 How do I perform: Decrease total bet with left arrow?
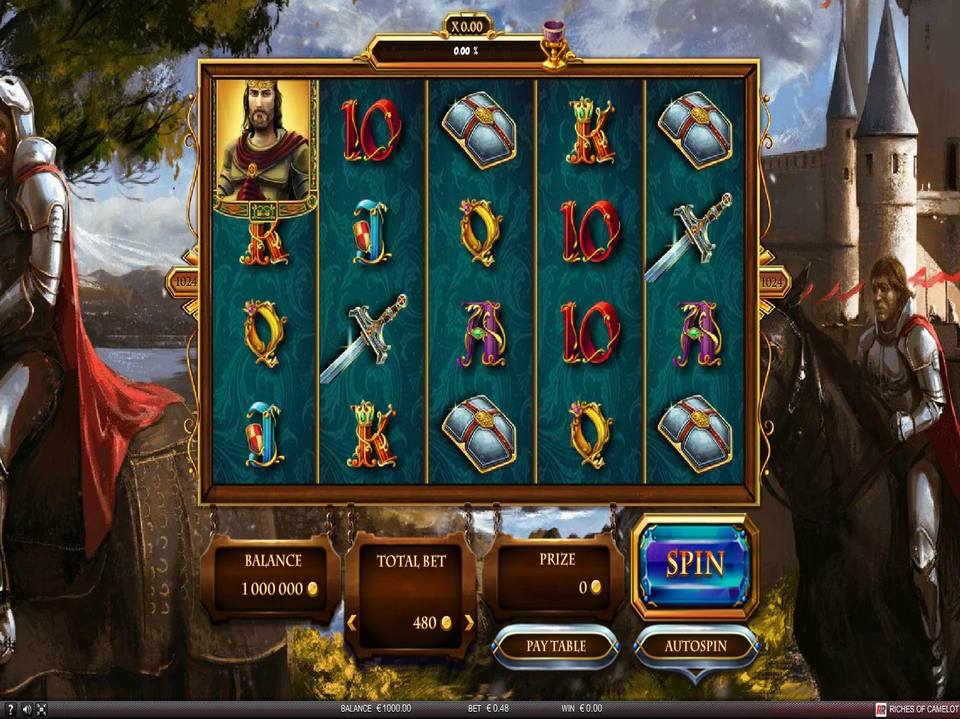352,623
